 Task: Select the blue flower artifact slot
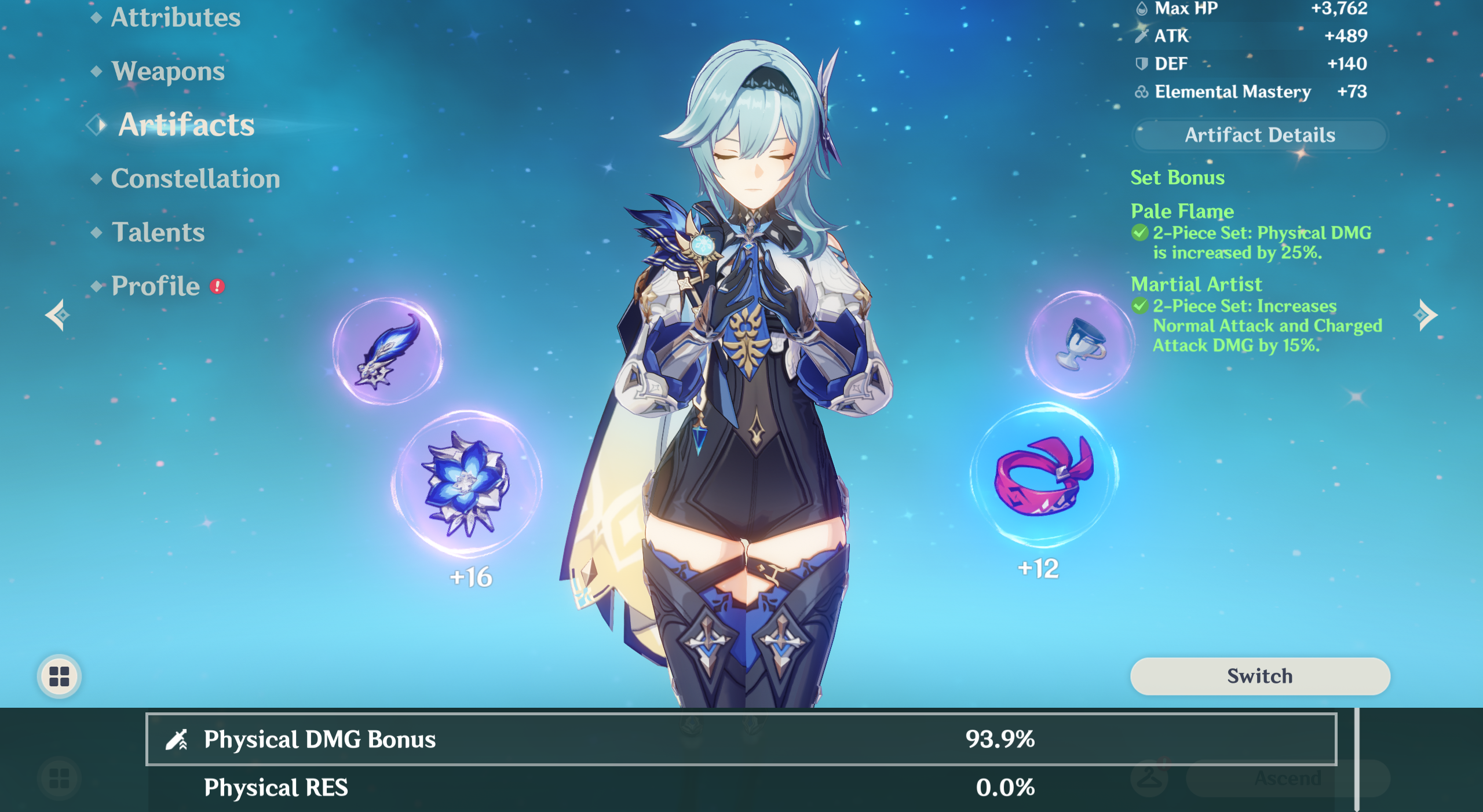[466, 484]
